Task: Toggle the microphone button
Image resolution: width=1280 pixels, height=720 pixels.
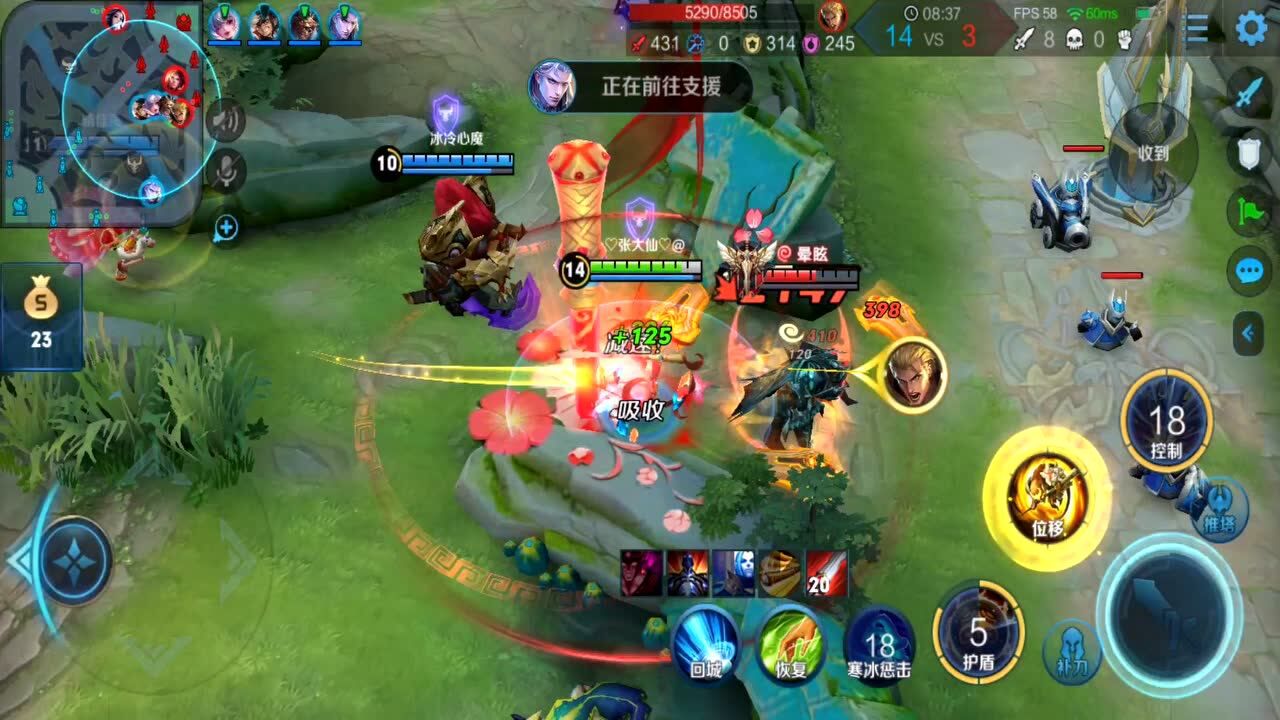Action: [x=227, y=170]
